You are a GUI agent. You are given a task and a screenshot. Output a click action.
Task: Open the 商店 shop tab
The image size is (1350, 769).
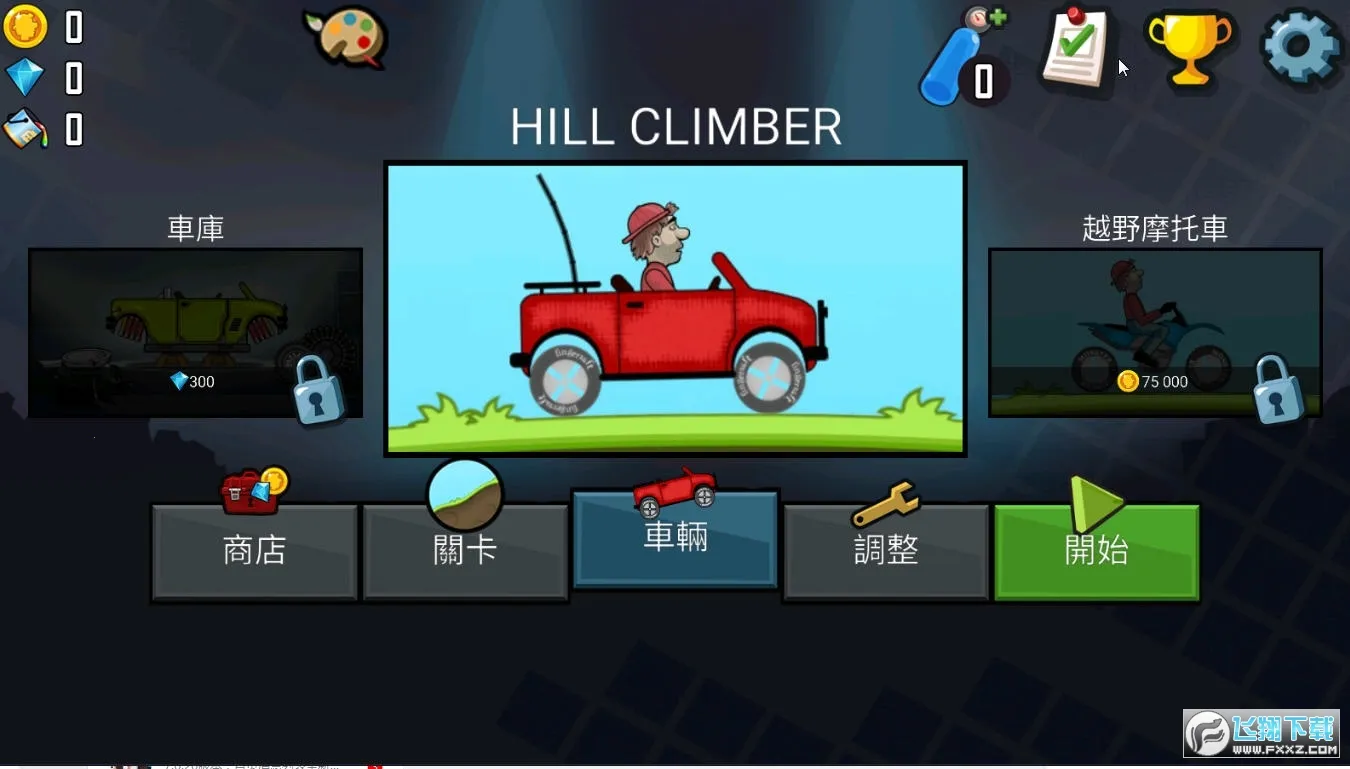pyautogui.click(x=254, y=553)
